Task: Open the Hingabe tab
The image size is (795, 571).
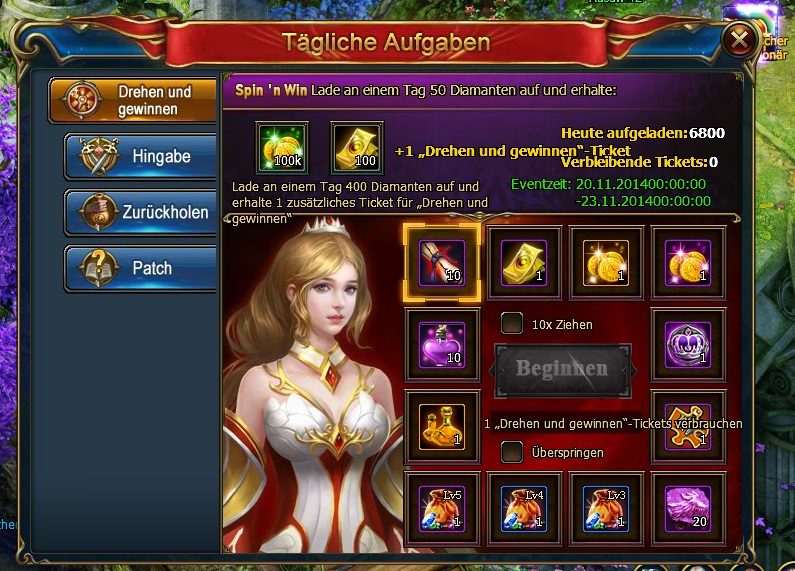Action: 140,157
